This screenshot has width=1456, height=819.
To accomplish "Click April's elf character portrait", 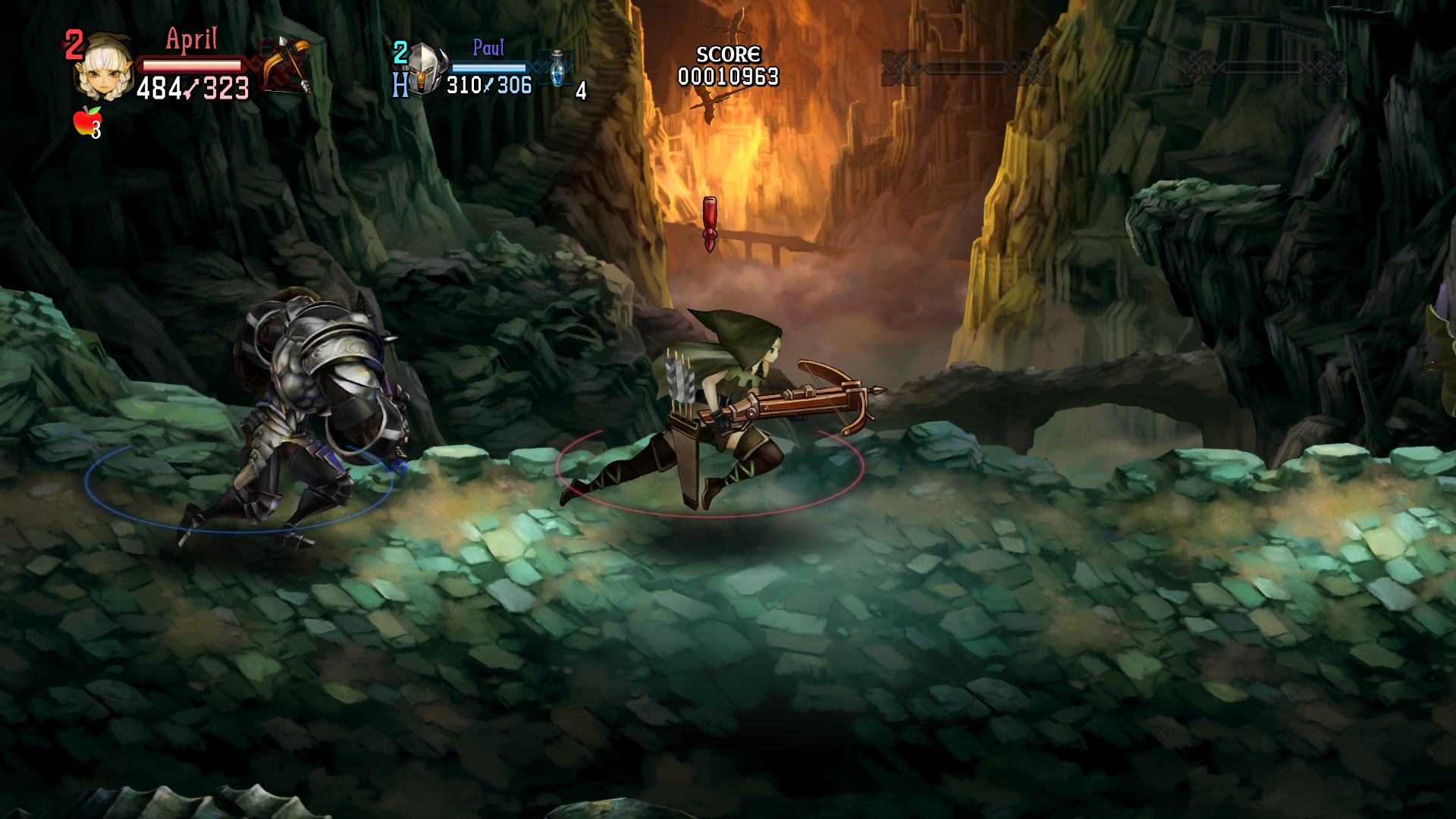I will coord(104,70).
